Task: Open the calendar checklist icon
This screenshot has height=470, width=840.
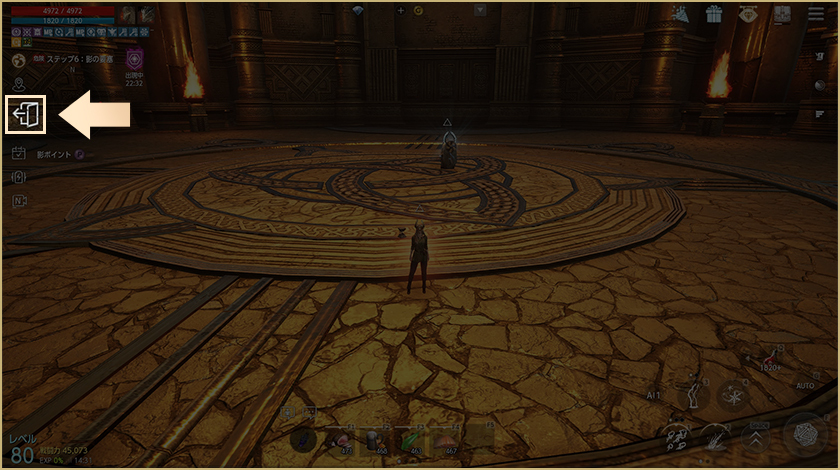Action: click(19, 153)
